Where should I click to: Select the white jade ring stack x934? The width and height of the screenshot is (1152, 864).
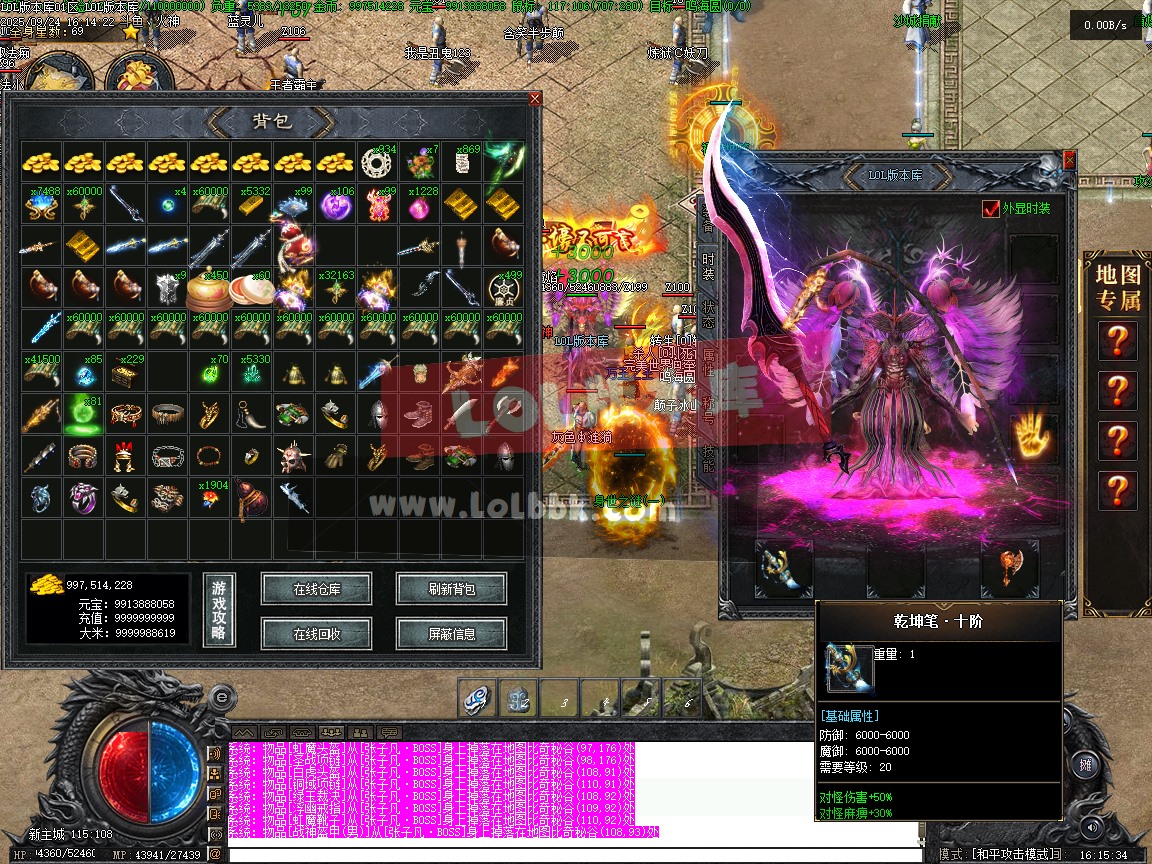(x=378, y=162)
